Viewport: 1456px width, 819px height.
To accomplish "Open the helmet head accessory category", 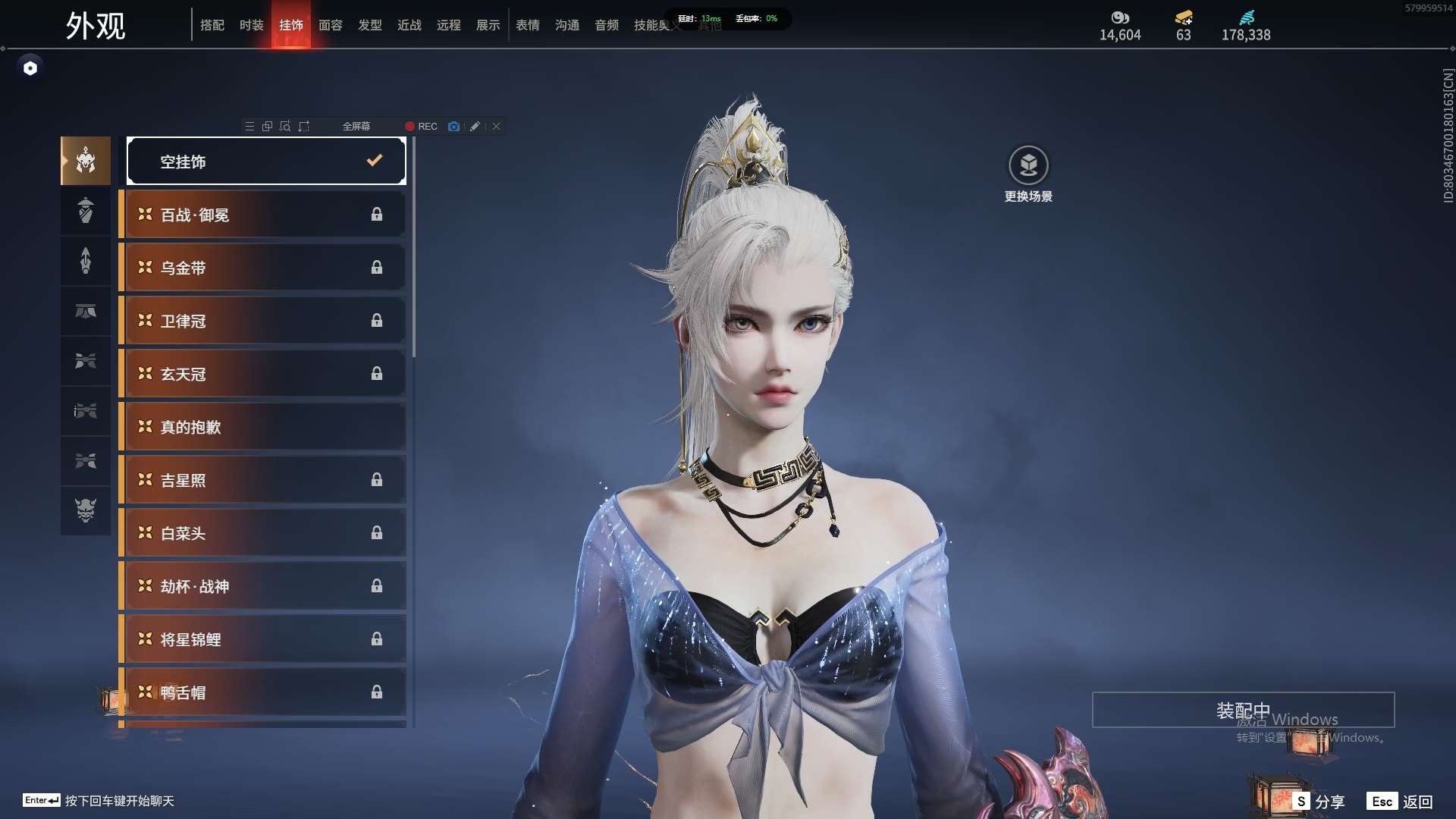I will pos(86,161).
